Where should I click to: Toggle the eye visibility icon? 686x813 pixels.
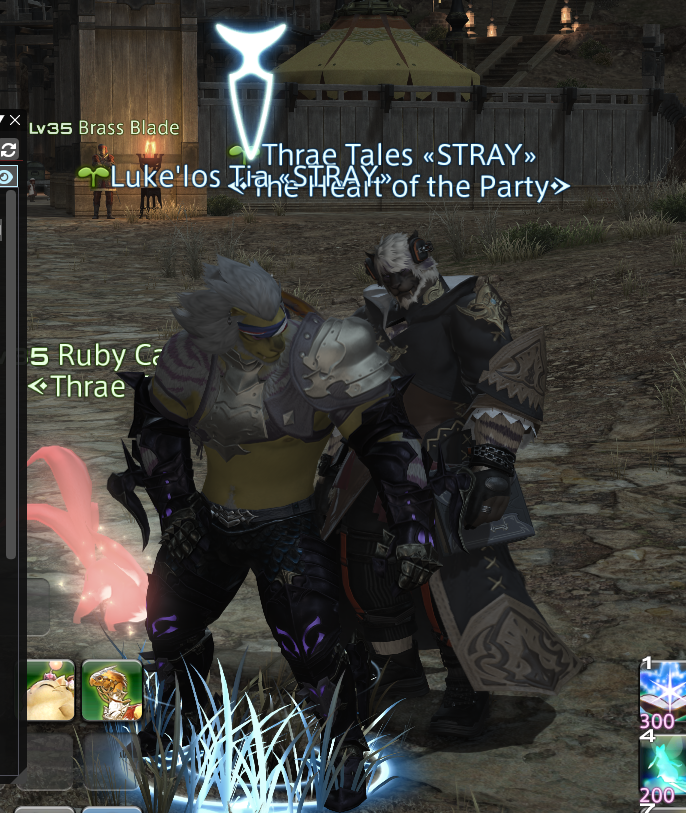pyautogui.click(x=7, y=177)
